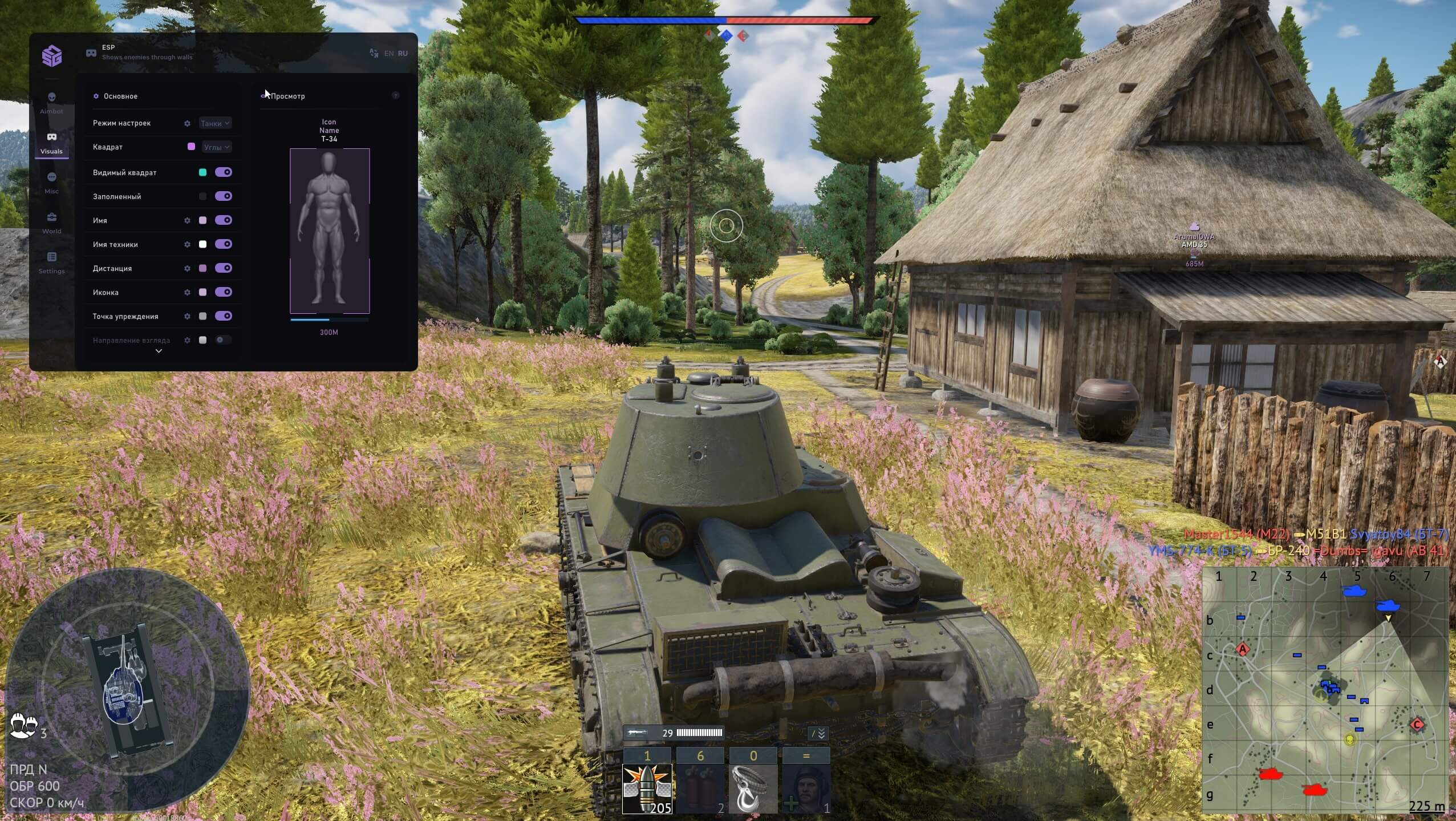Select capture point A marker on minimap
The image size is (1456, 821).
pyautogui.click(x=1242, y=649)
